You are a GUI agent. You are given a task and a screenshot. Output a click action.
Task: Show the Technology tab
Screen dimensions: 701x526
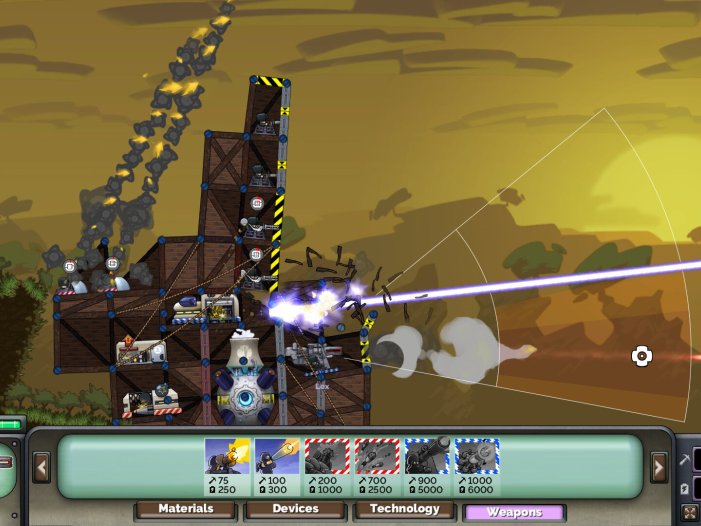(404, 510)
